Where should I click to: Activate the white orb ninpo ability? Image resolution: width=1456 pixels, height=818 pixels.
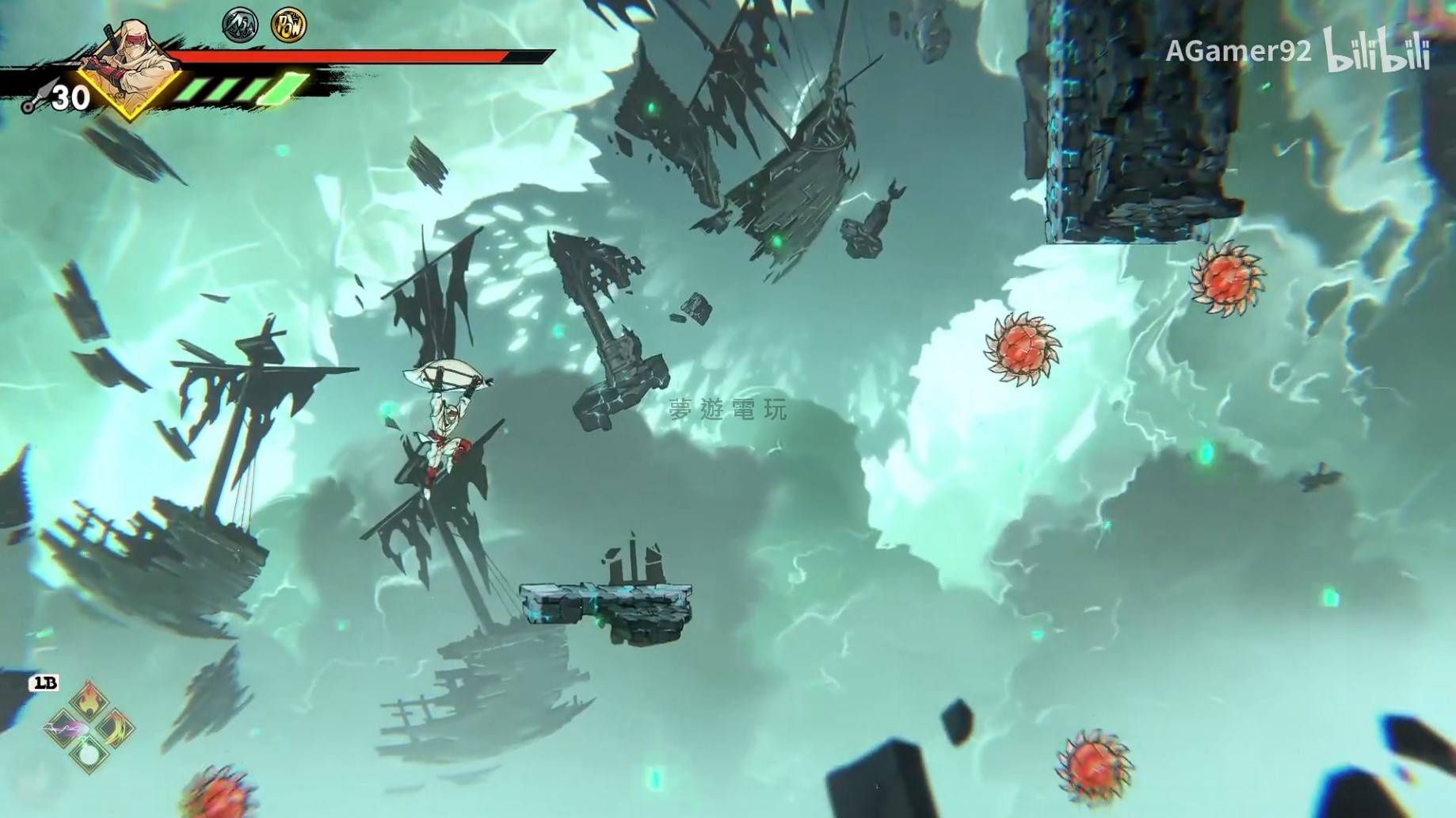89,753
